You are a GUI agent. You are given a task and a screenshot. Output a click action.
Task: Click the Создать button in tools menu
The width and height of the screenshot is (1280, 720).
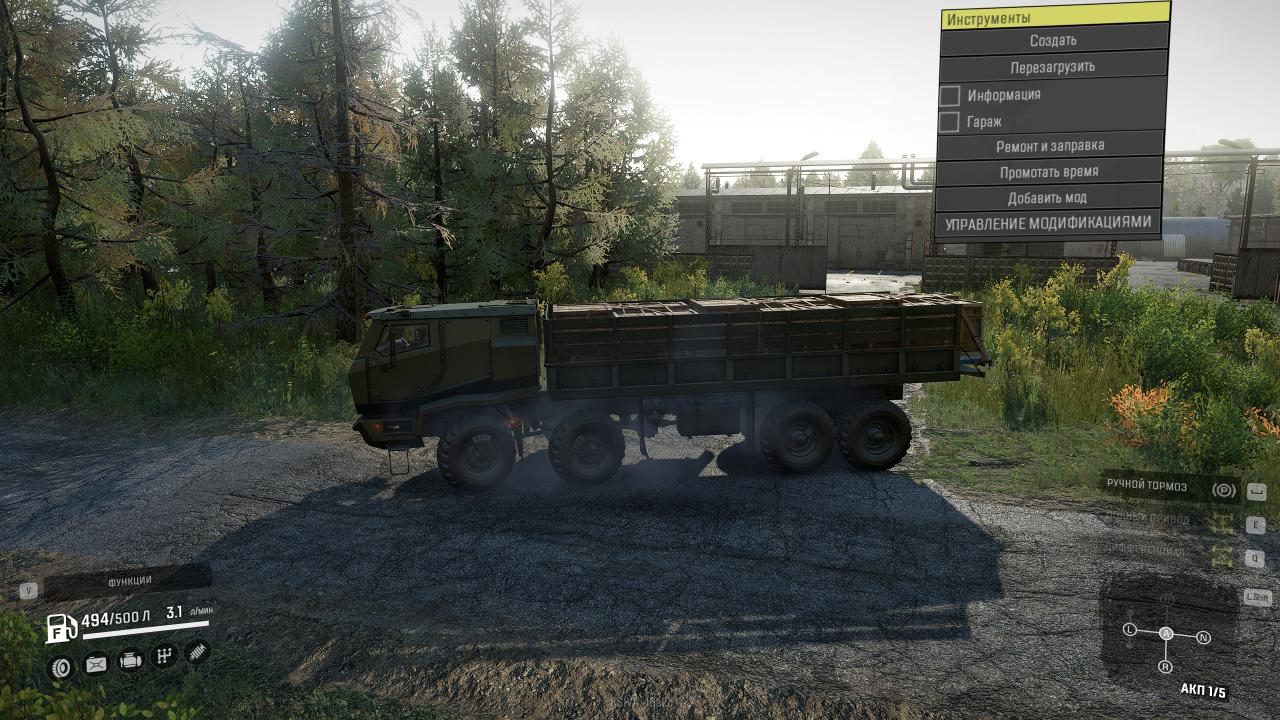(x=1053, y=41)
